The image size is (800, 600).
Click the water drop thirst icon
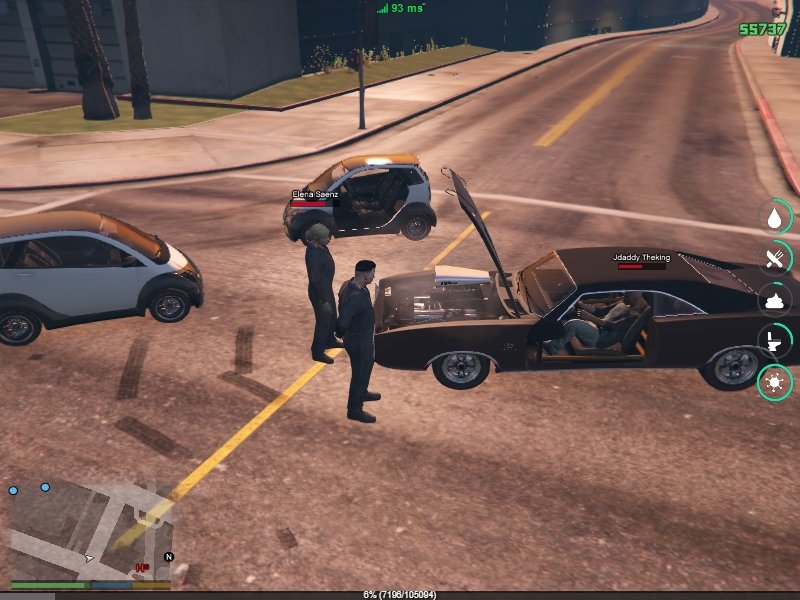[774, 217]
